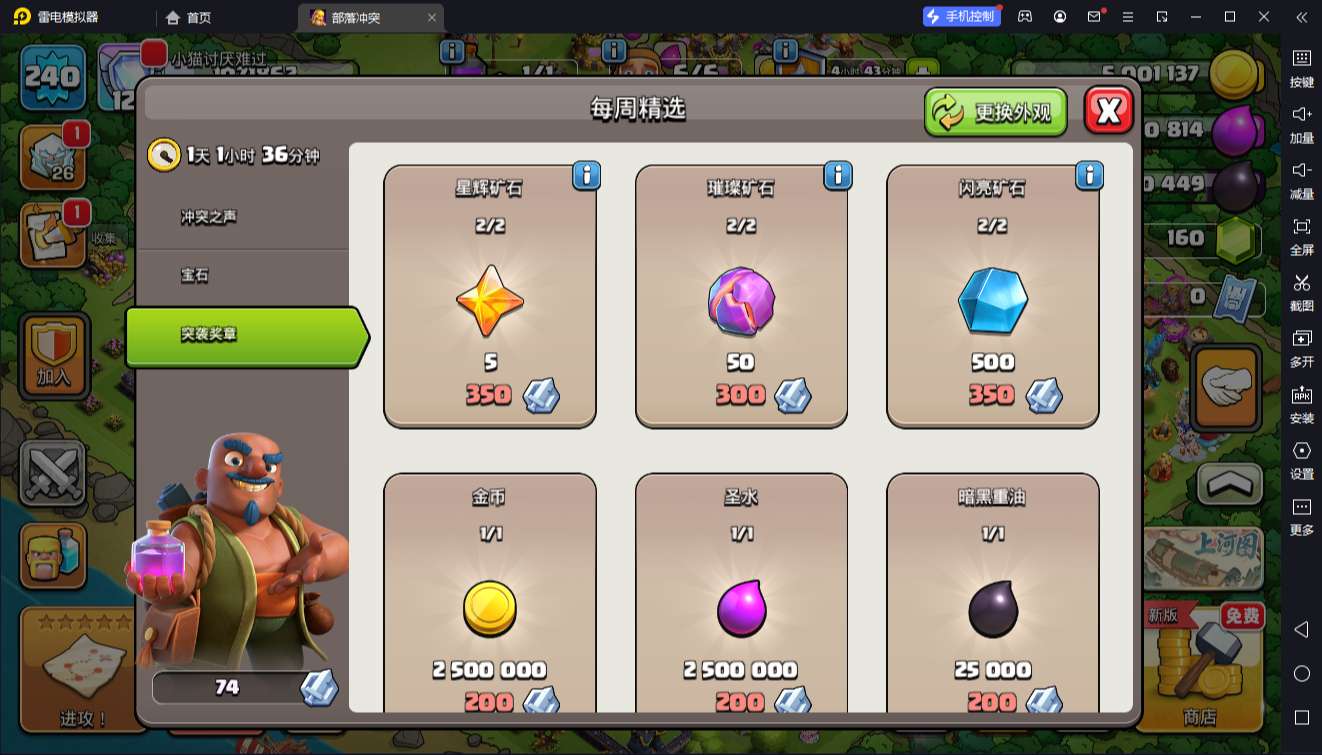View info for 闪亮矿石
Image resolution: width=1322 pixels, height=755 pixels.
click(1089, 176)
